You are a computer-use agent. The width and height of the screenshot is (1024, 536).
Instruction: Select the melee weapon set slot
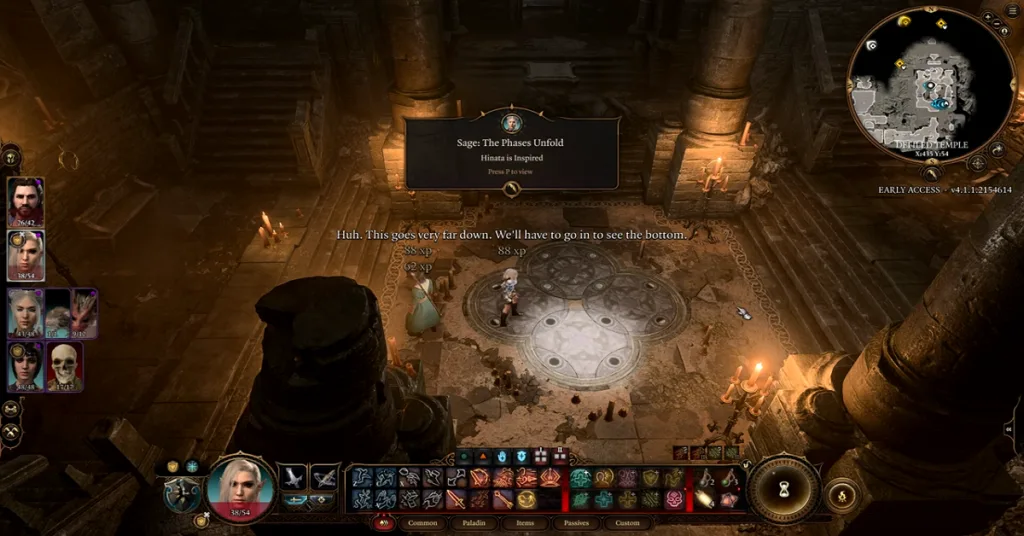coord(294,477)
